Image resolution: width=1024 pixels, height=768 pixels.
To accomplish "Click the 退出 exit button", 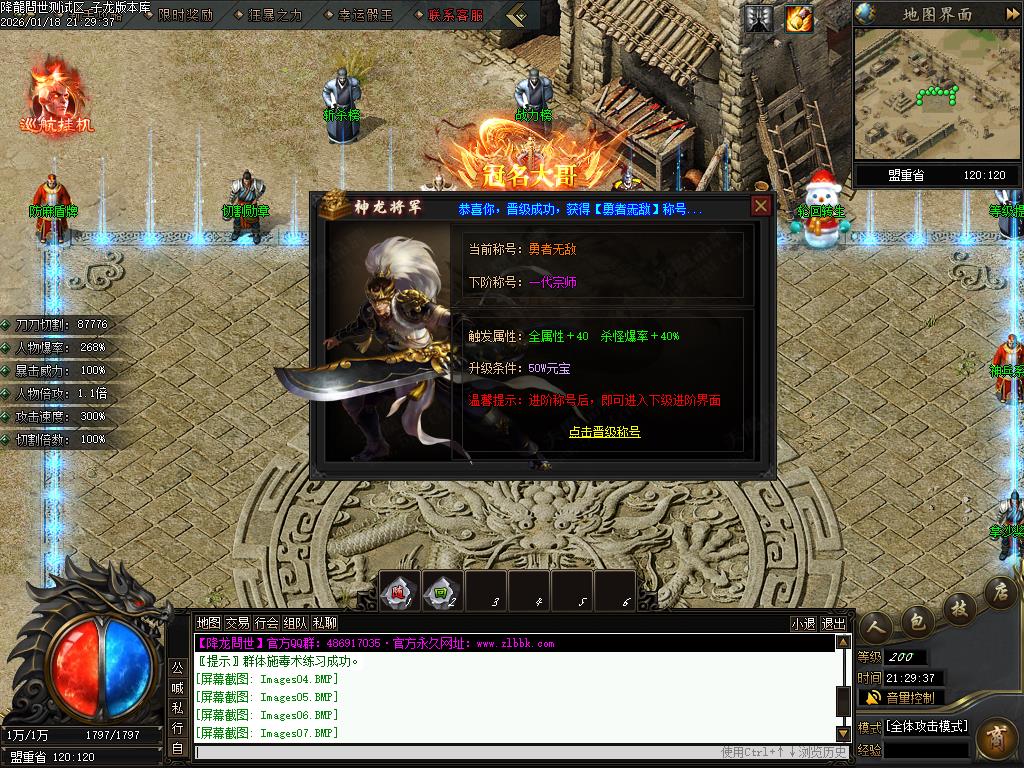I will pyautogui.click(x=833, y=623).
